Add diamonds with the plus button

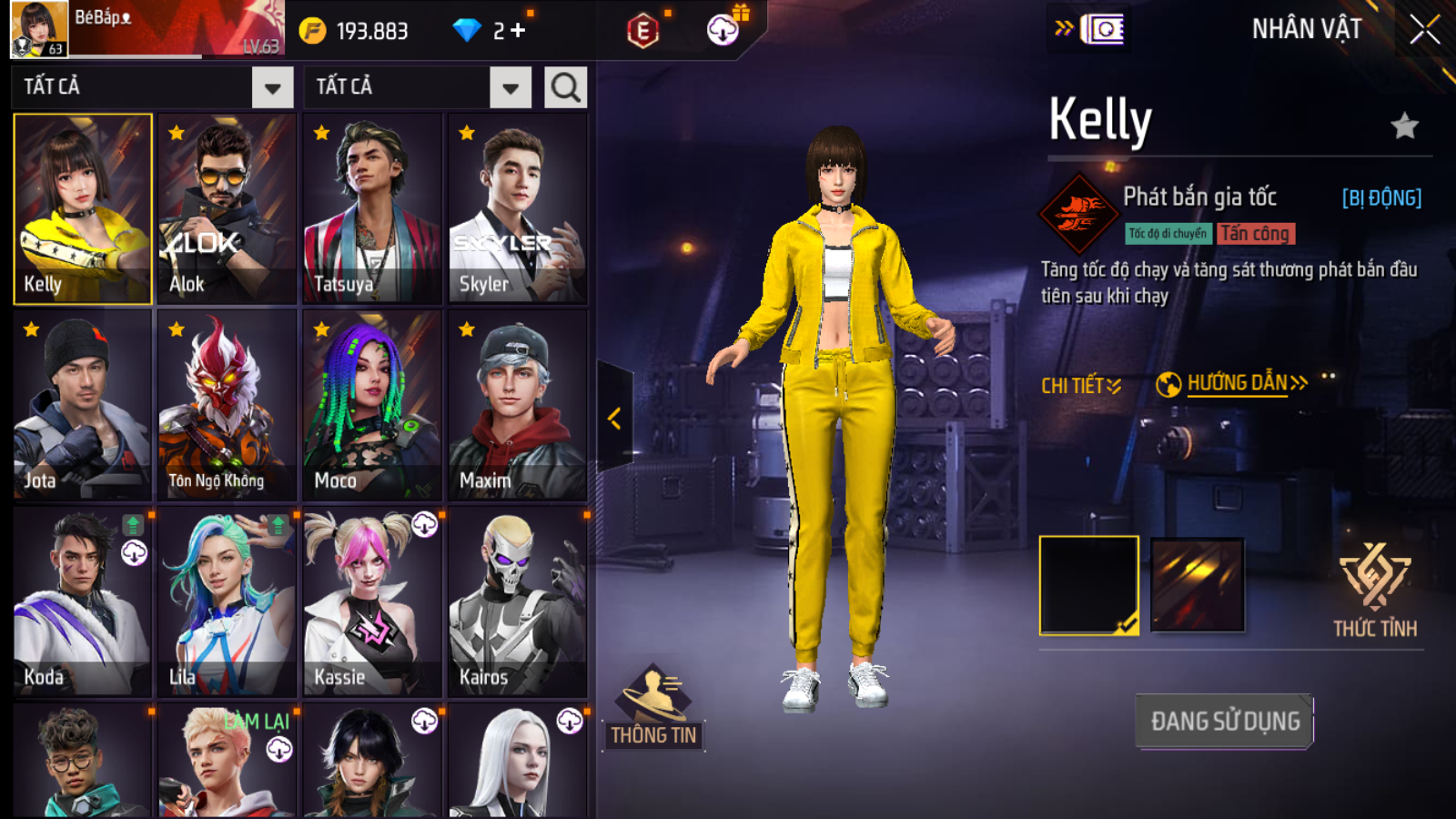click(518, 31)
